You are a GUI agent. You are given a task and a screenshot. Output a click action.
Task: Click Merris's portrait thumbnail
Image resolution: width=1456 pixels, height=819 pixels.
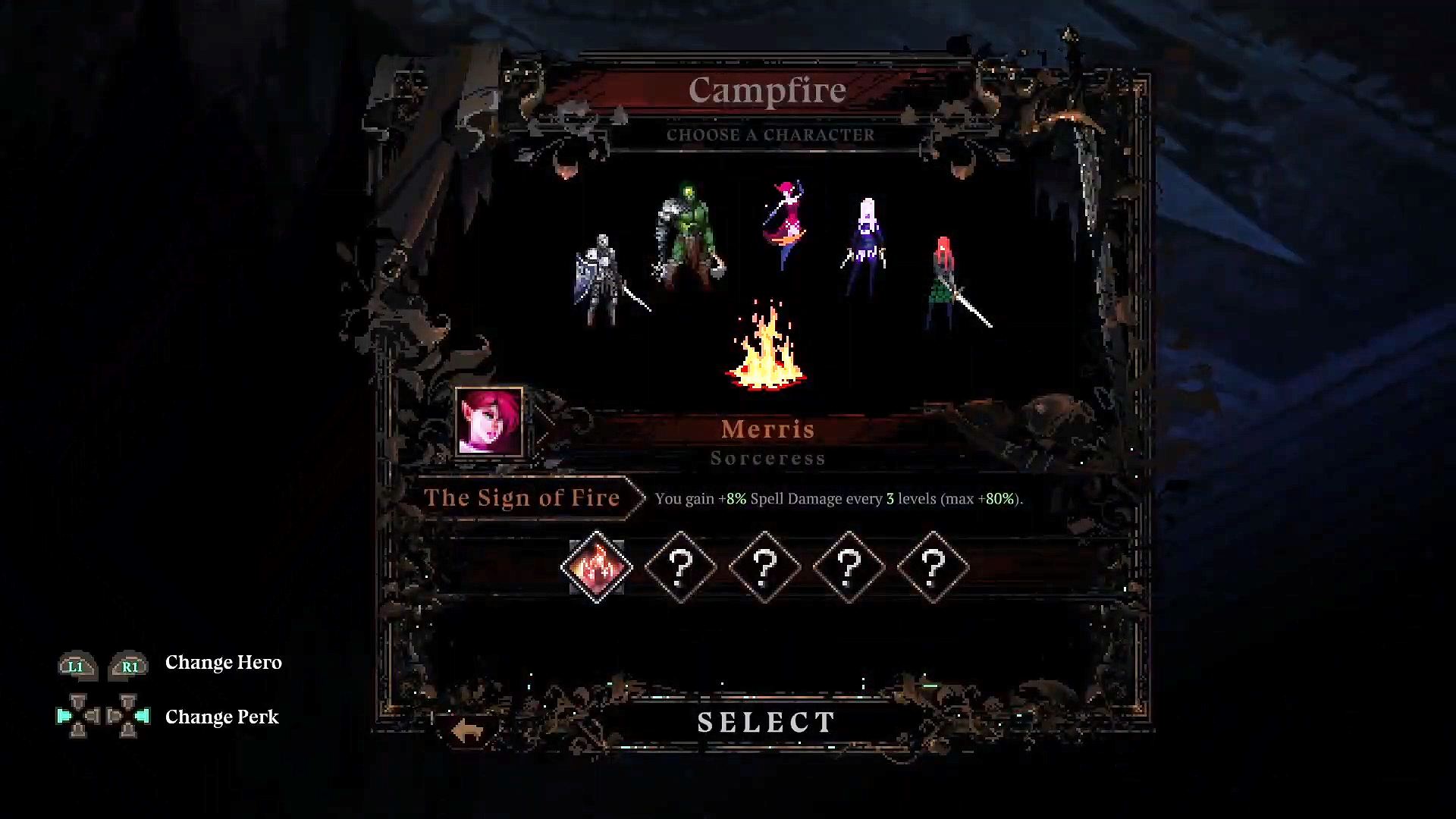click(490, 423)
